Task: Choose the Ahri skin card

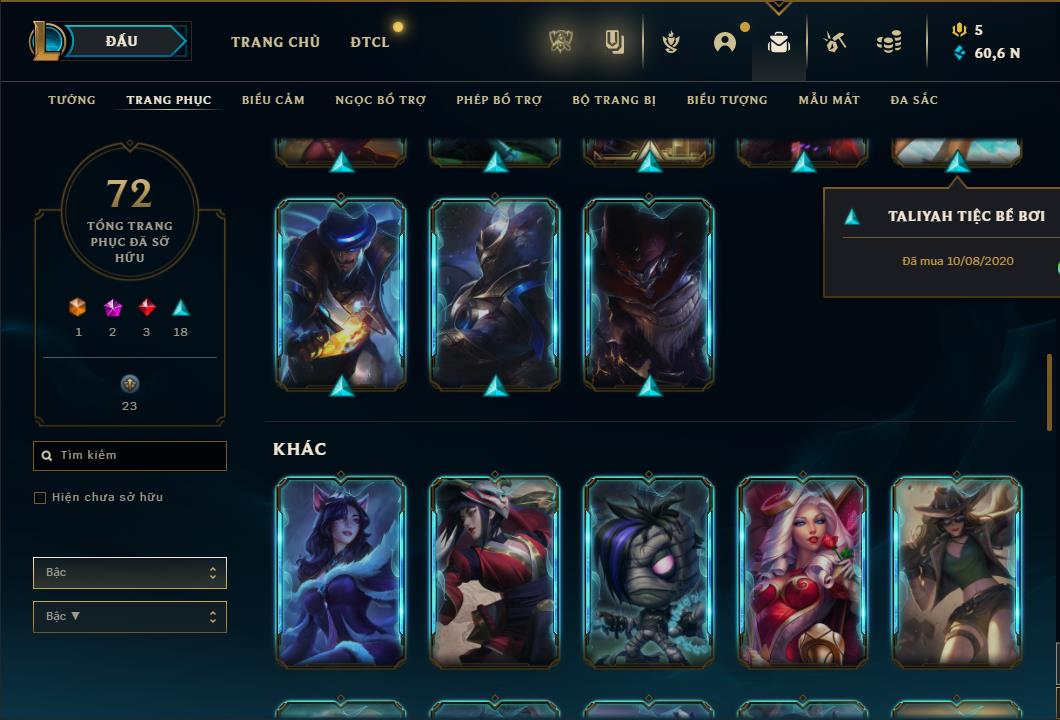Action: 341,572
